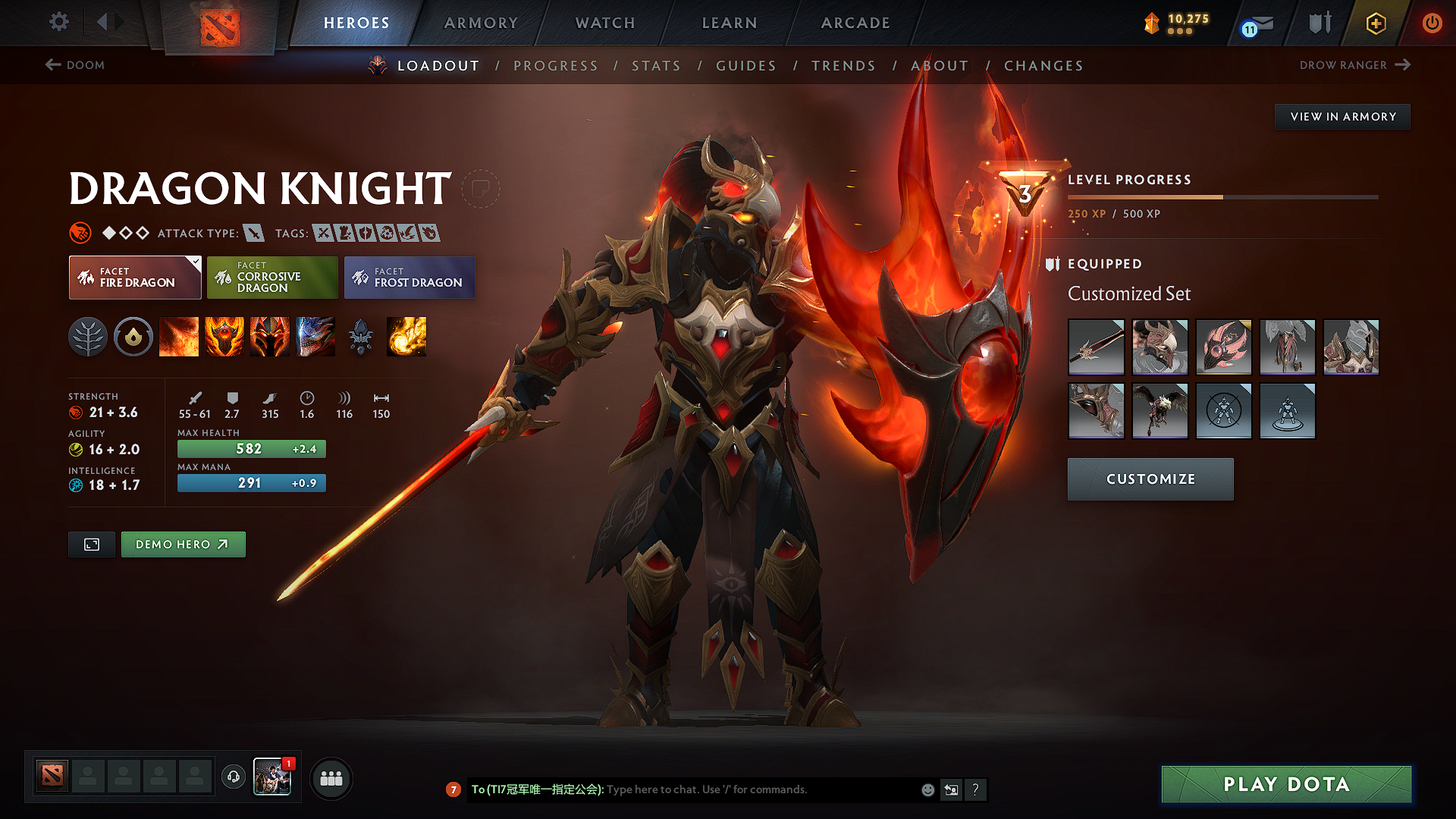Expand Fire Dragon facet dropdown chevron
The image size is (1456, 819).
pyautogui.click(x=196, y=261)
